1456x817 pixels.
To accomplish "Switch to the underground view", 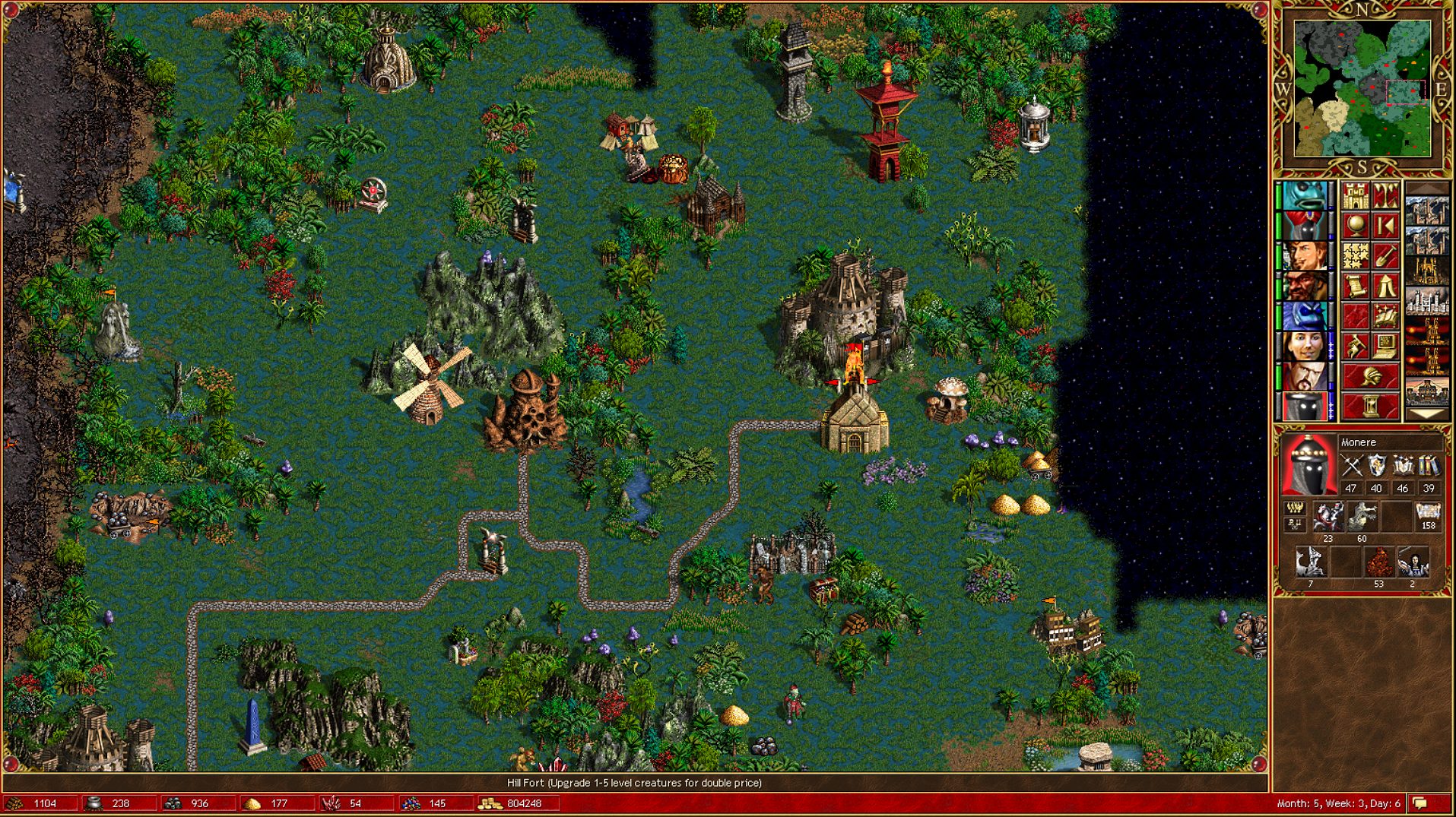I will 1385,196.
